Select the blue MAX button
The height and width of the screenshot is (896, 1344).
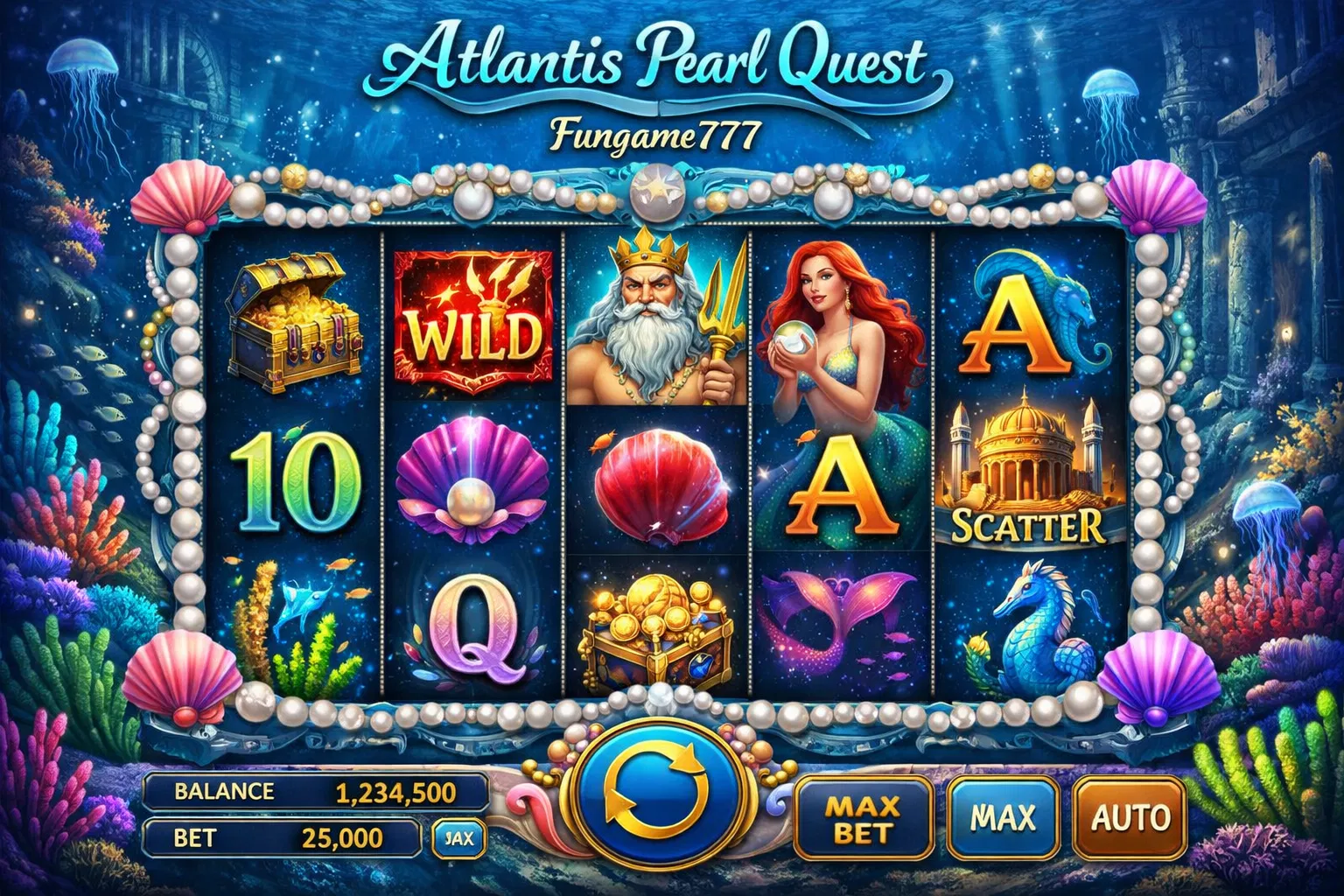click(1003, 817)
